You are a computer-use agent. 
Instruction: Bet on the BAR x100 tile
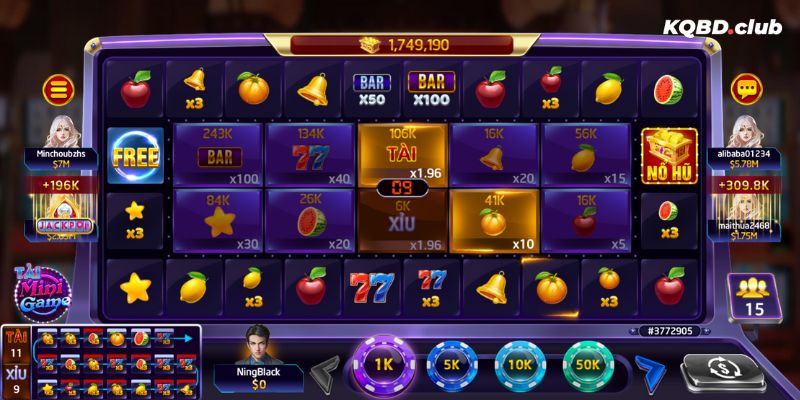217,155
